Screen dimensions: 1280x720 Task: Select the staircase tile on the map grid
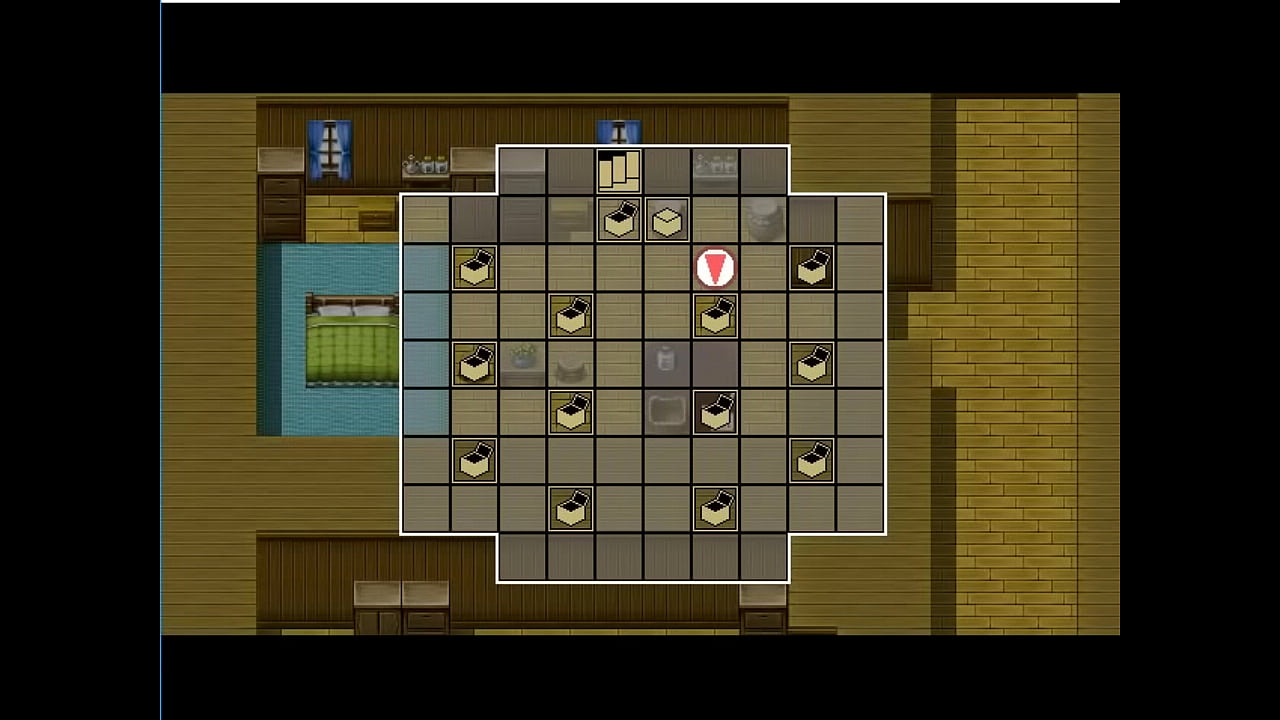click(x=619, y=170)
